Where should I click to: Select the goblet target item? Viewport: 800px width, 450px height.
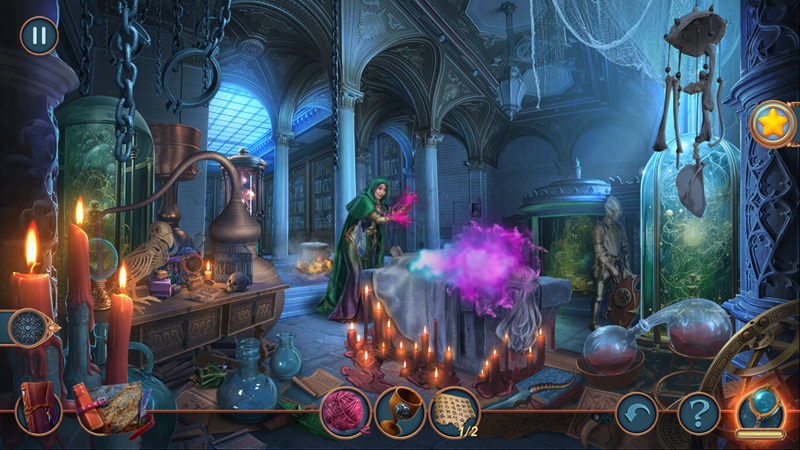(x=400, y=411)
